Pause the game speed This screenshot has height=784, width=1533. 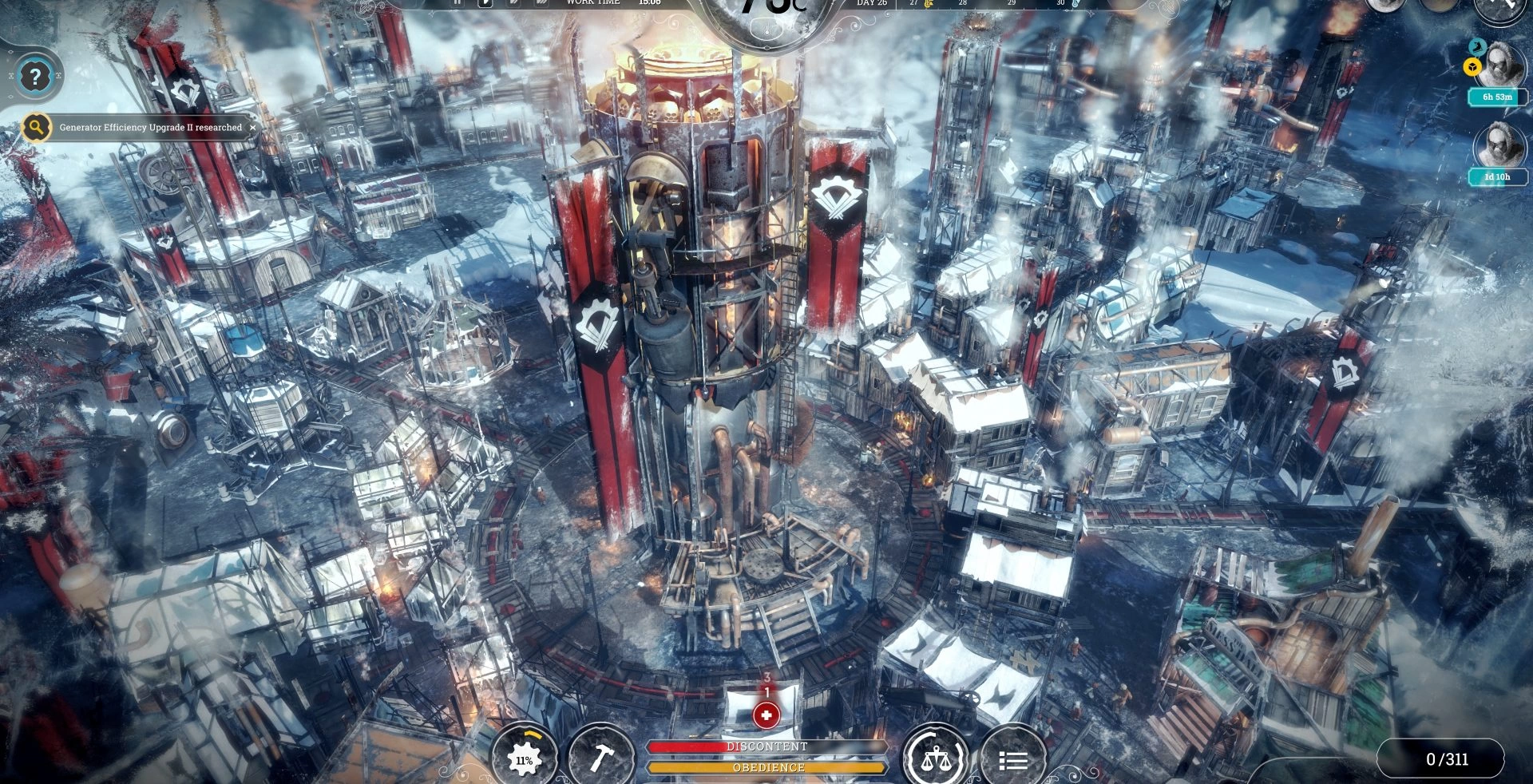pos(458,2)
